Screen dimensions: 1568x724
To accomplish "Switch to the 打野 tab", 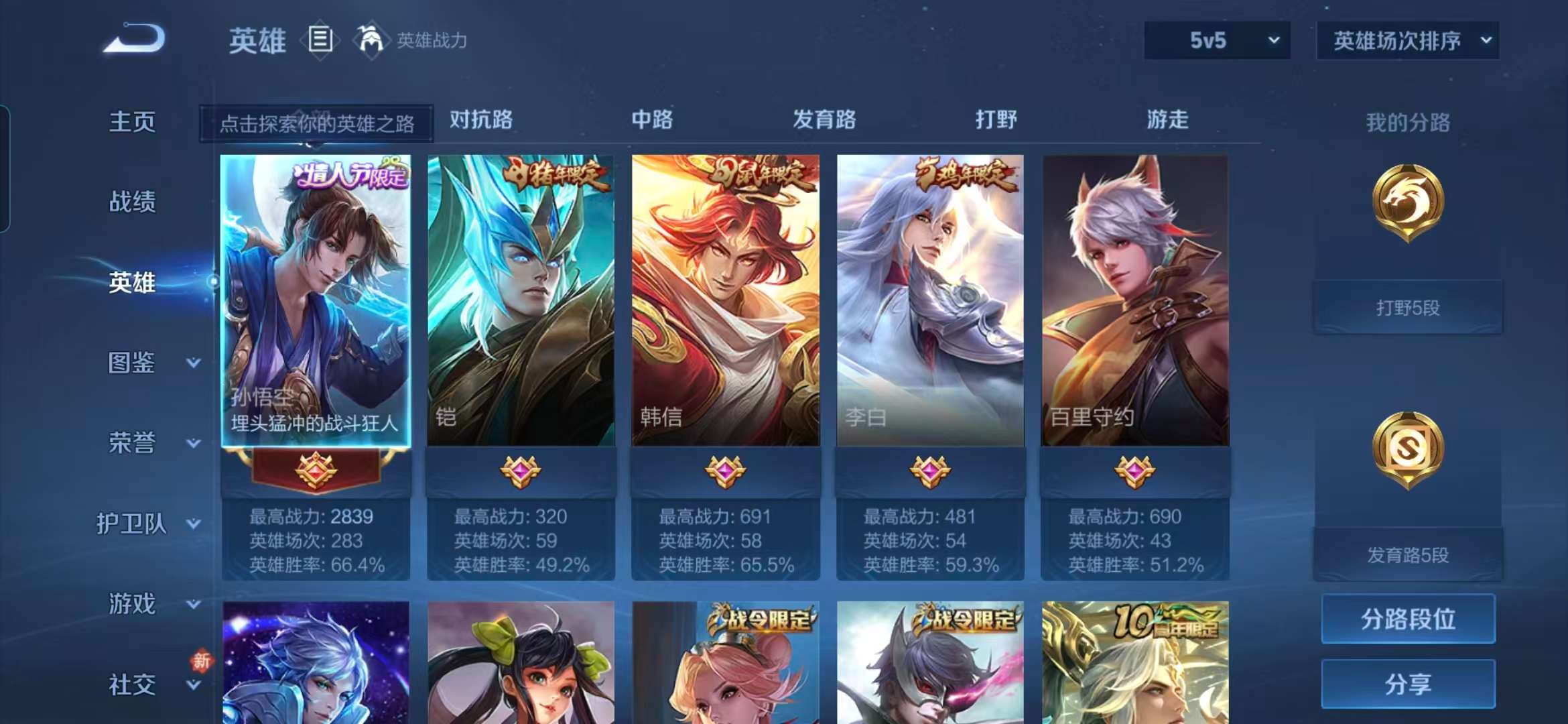I will (x=998, y=119).
